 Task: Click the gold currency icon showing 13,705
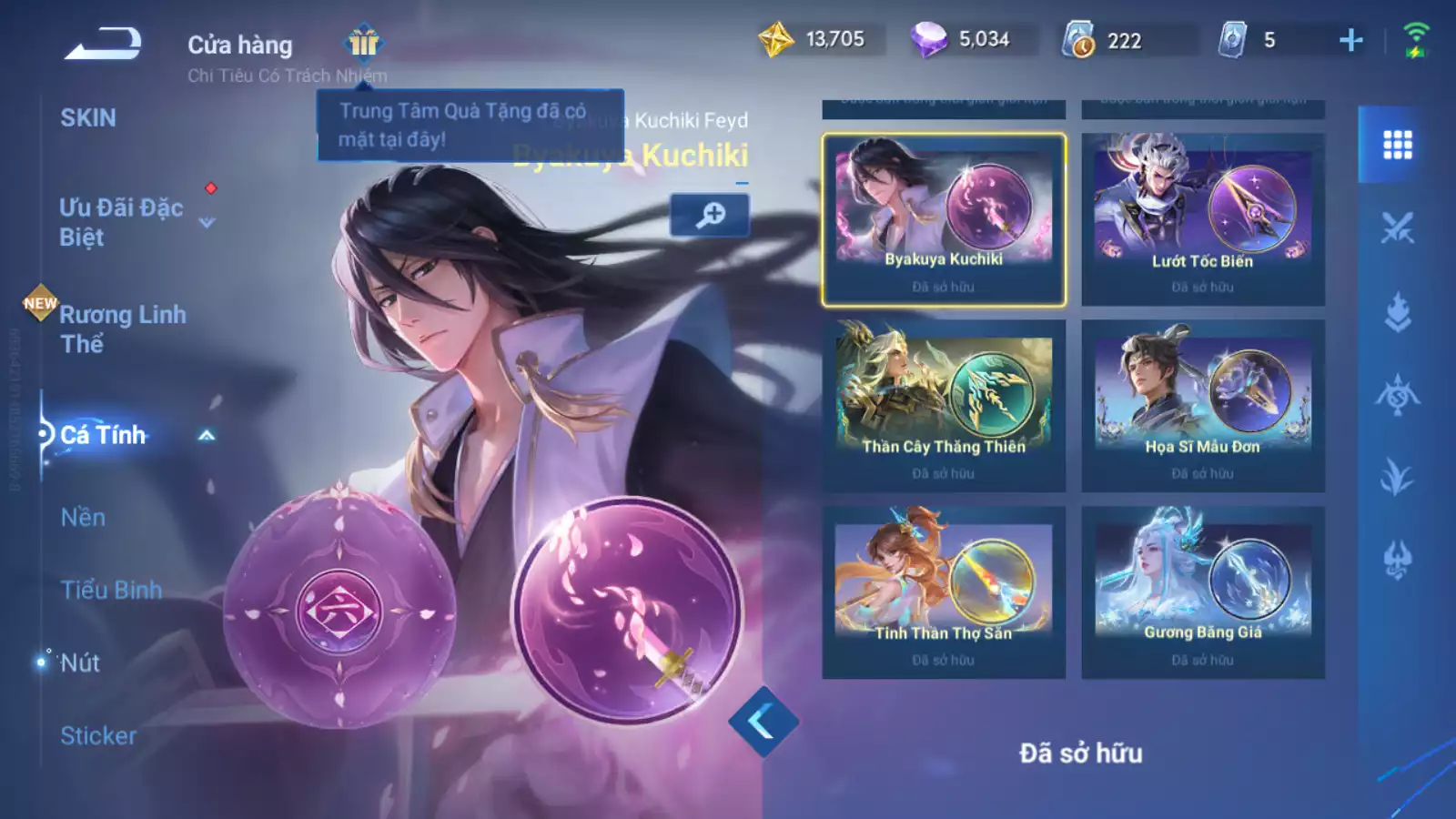pos(775,38)
